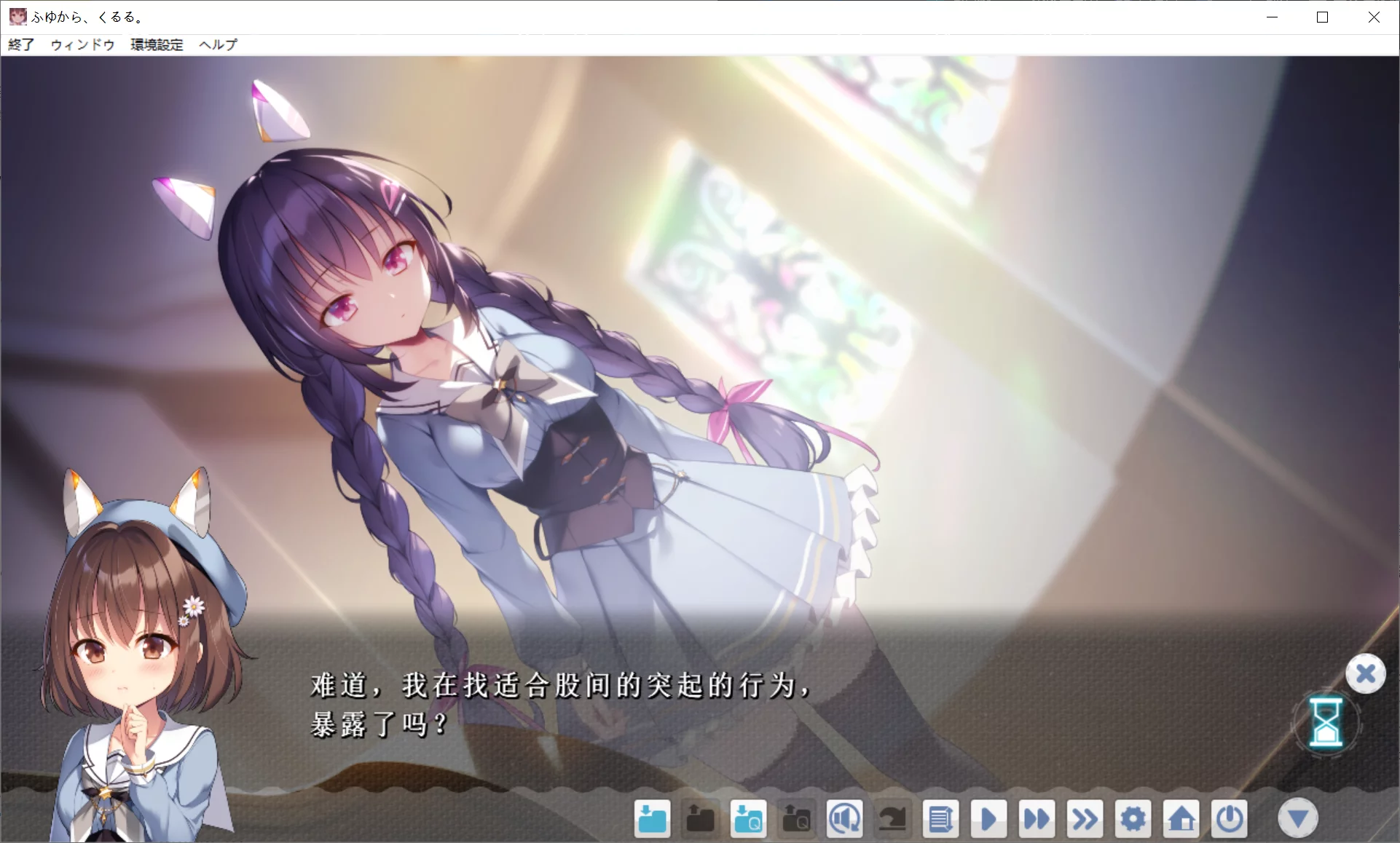Click the hourglass wait indicator

pyautogui.click(x=1326, y=724)
